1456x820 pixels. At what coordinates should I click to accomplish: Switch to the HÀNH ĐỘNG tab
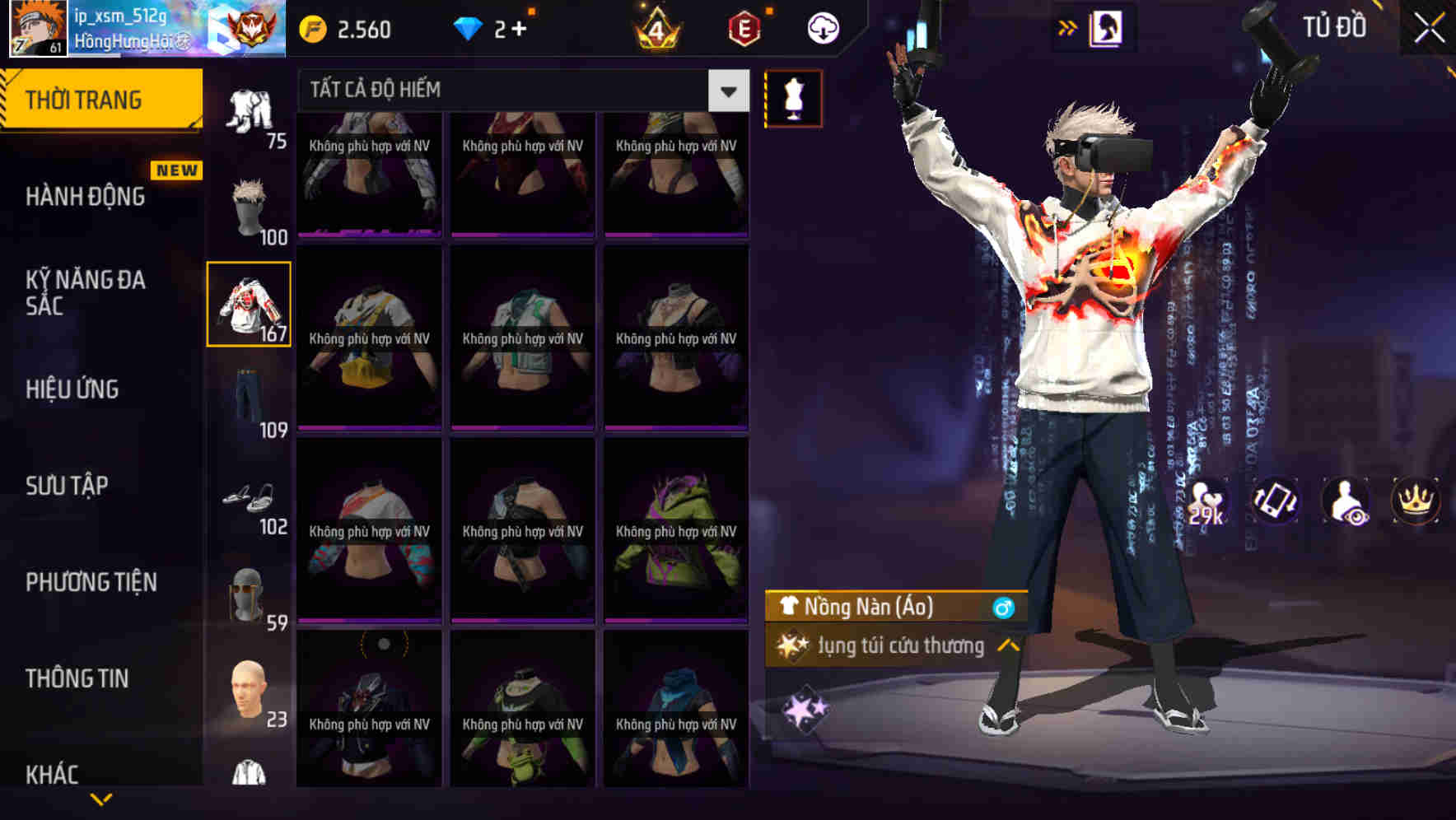tap(86, 196)
